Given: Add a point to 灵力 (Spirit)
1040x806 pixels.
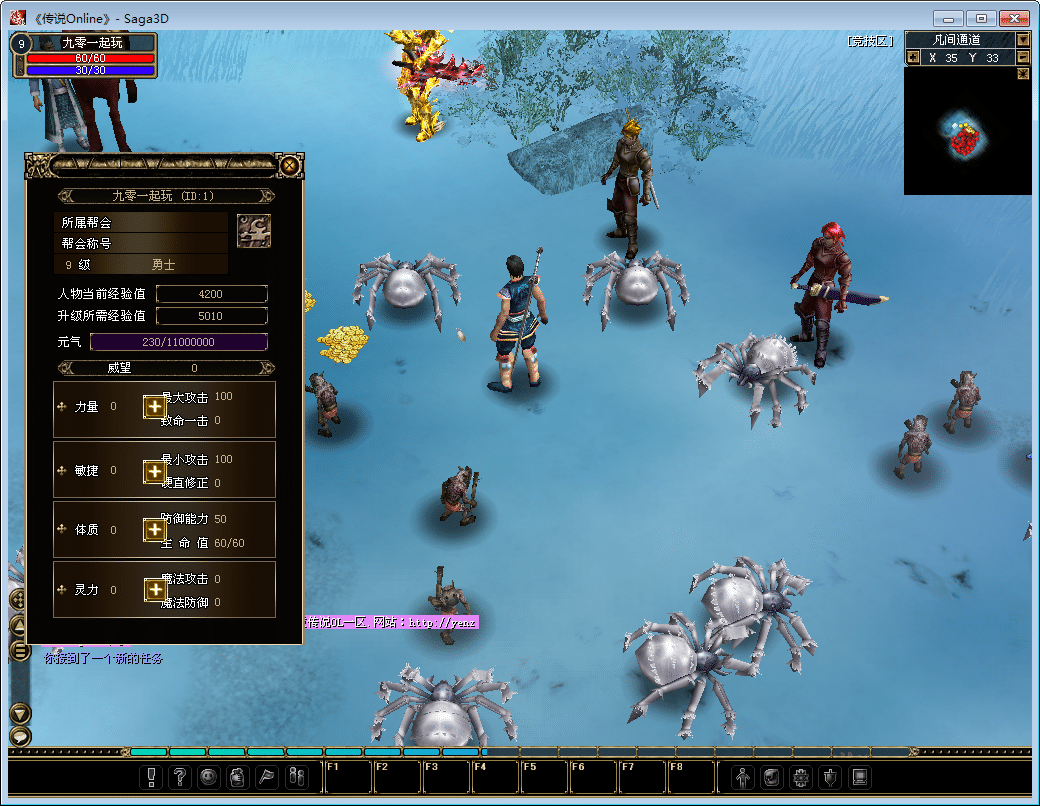Looking at the screenshot, I should point(154,590).
